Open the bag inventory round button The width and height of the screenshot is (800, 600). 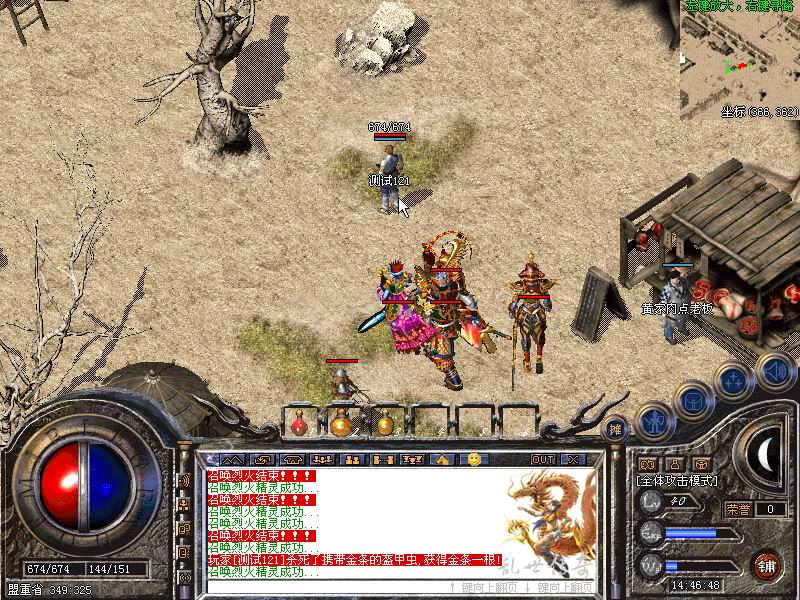point(692,401)
